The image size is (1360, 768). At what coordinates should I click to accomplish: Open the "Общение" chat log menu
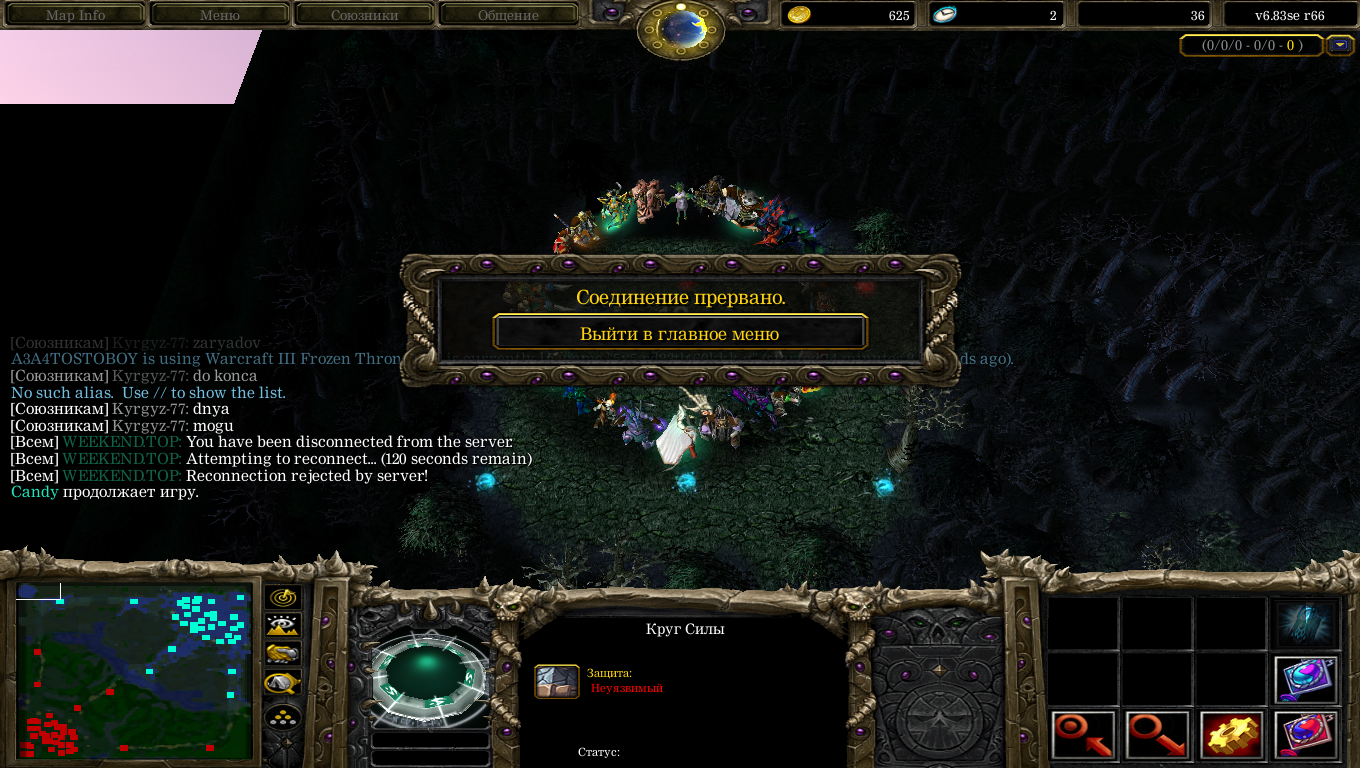pos(508,15)
